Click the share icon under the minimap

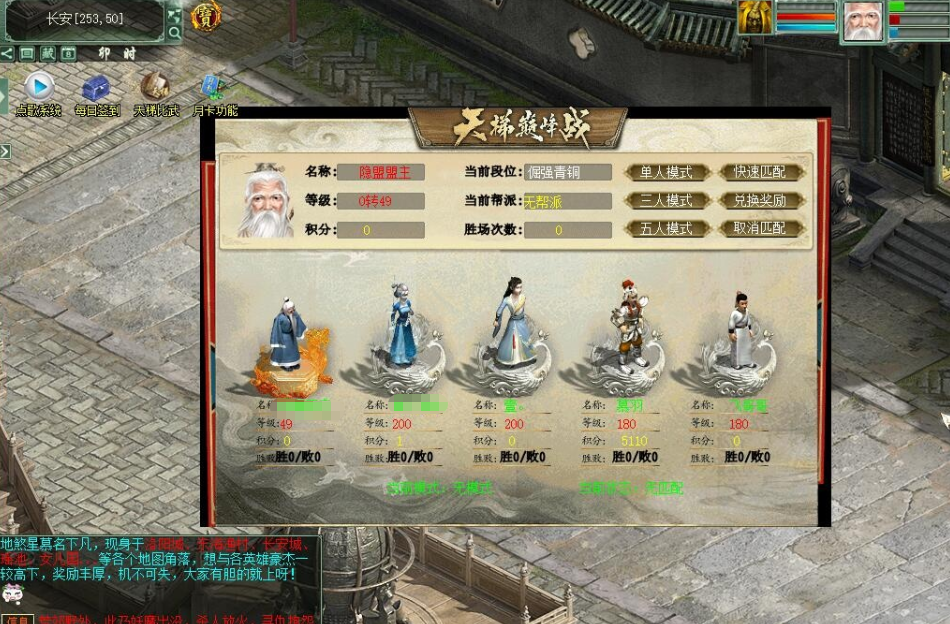pyautogui.click(x=8, y=53)
